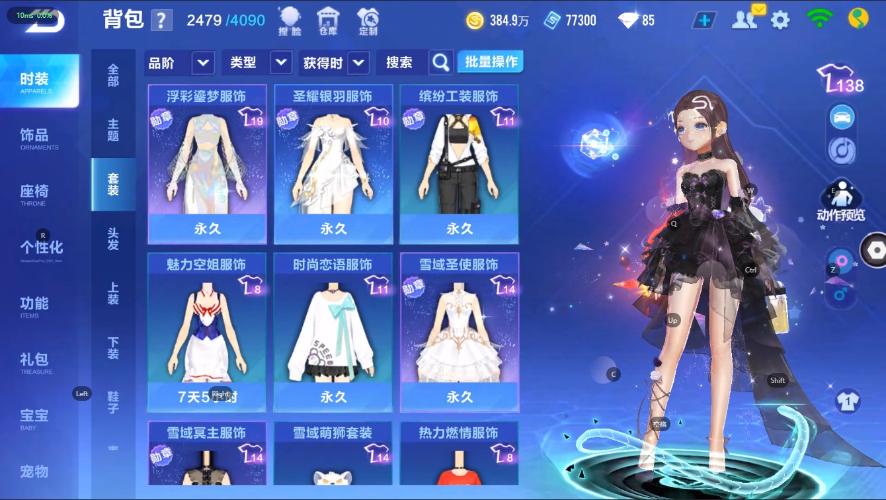This screenshot has height=500, width=886.
Task: Select the 浮彩鎏梦服饰 outfit card
Action: (207, 165)
